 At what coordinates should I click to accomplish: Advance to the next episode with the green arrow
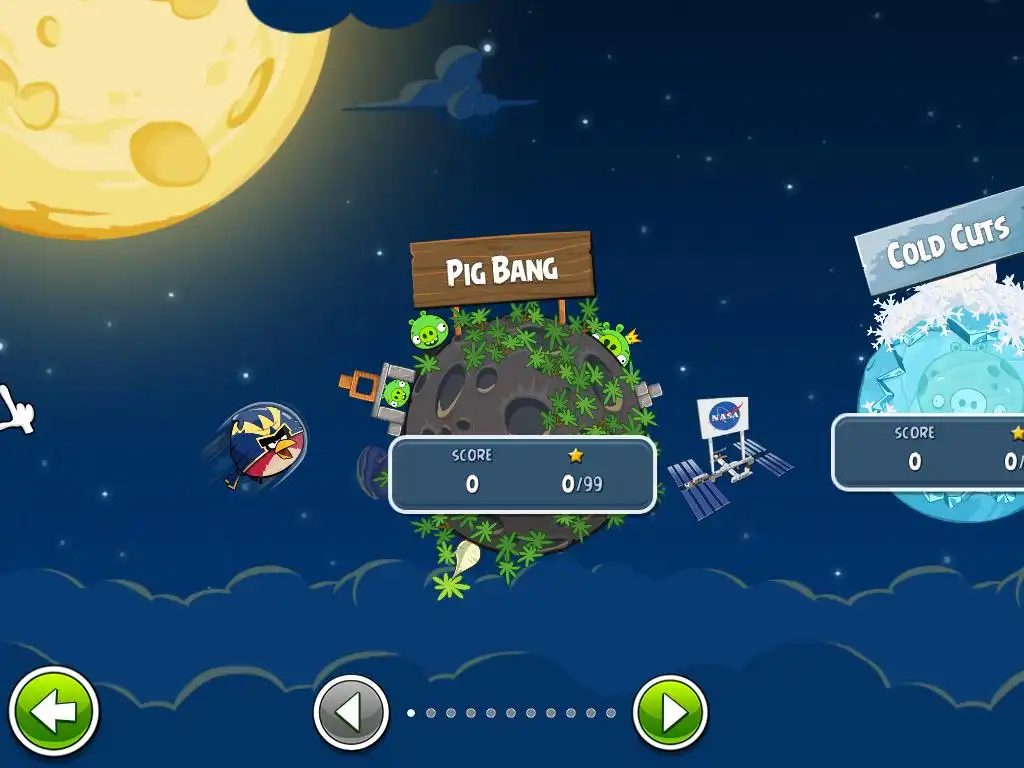pyautogui.click(x=670, y=713)
